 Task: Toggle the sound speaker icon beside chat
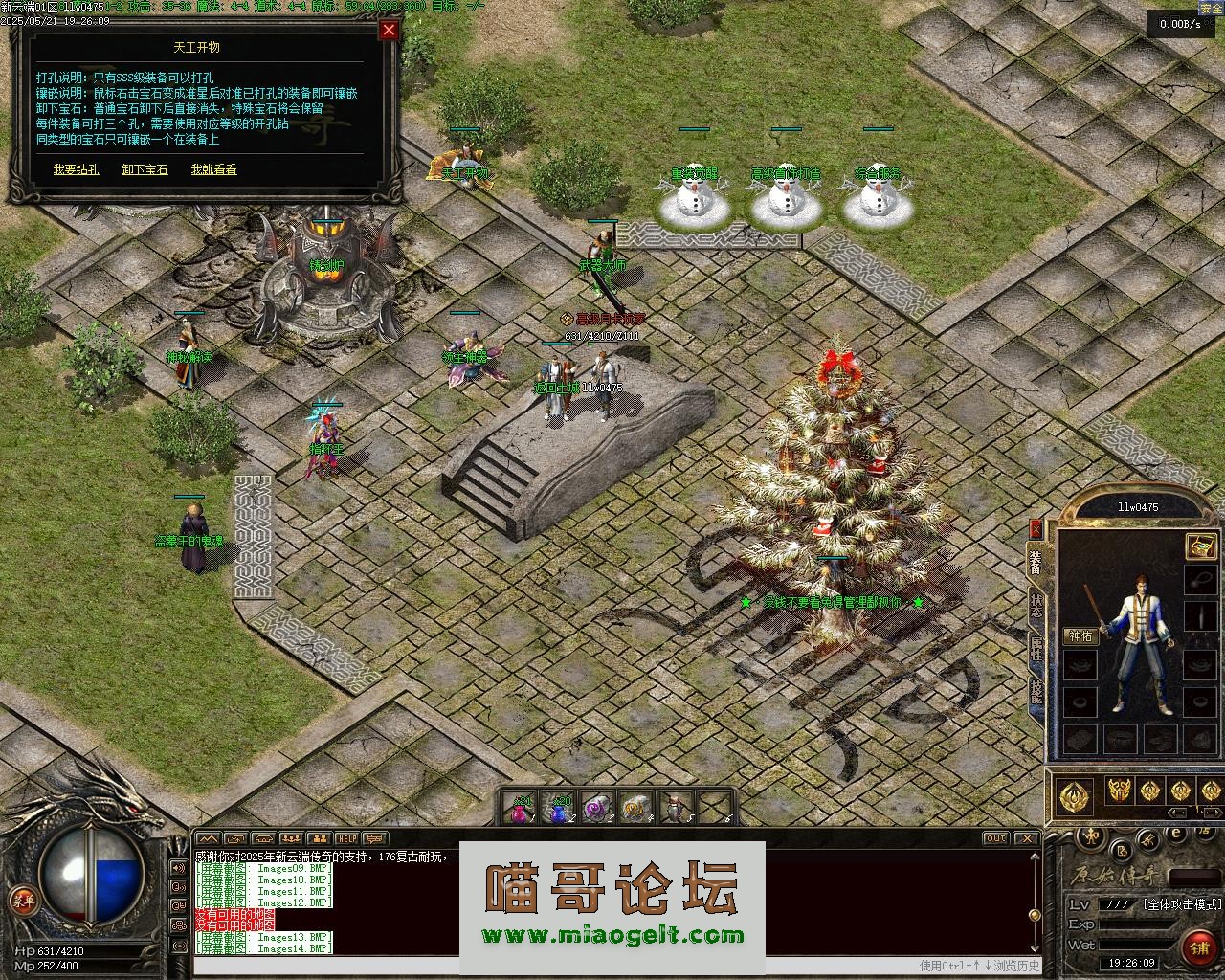pos(178,868)
